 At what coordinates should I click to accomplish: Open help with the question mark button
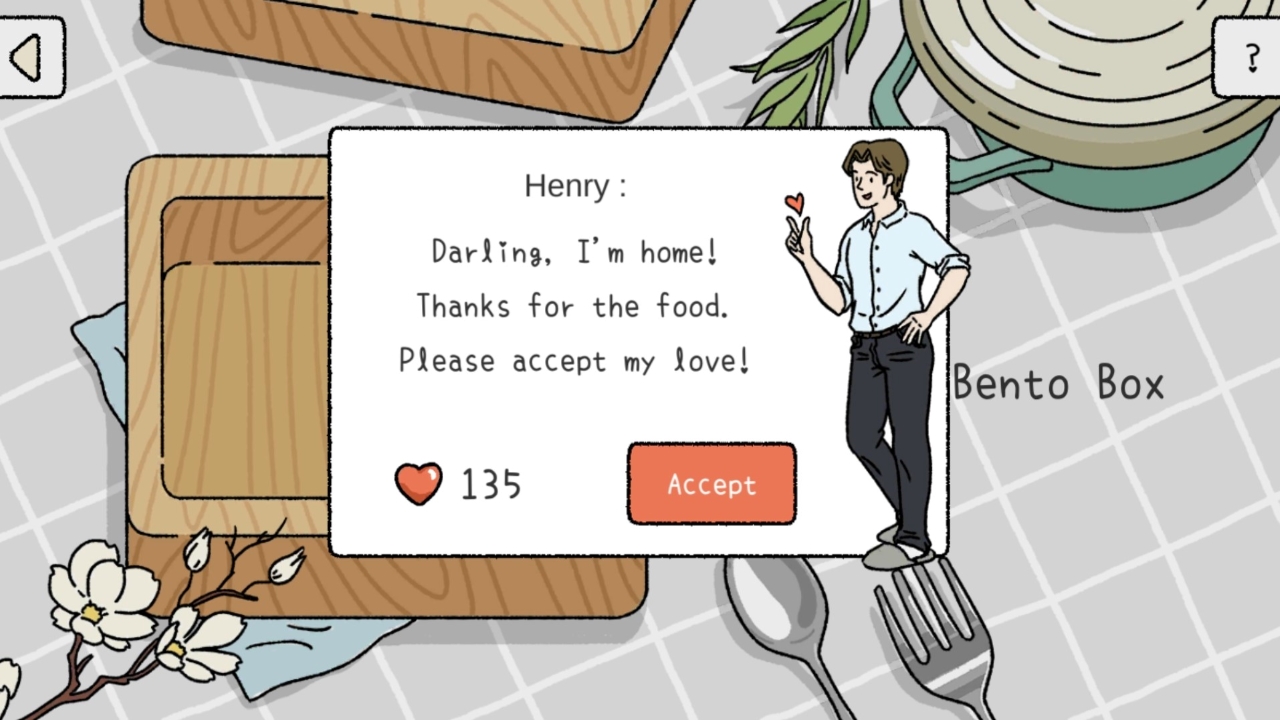(1250, 58)
